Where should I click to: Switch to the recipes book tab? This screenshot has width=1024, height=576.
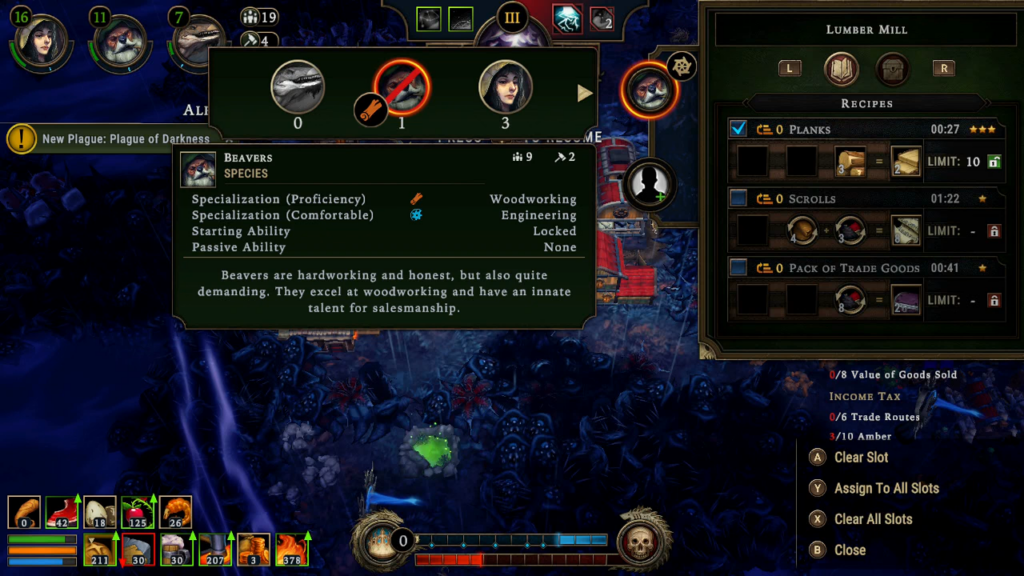[x=841, y=69]
